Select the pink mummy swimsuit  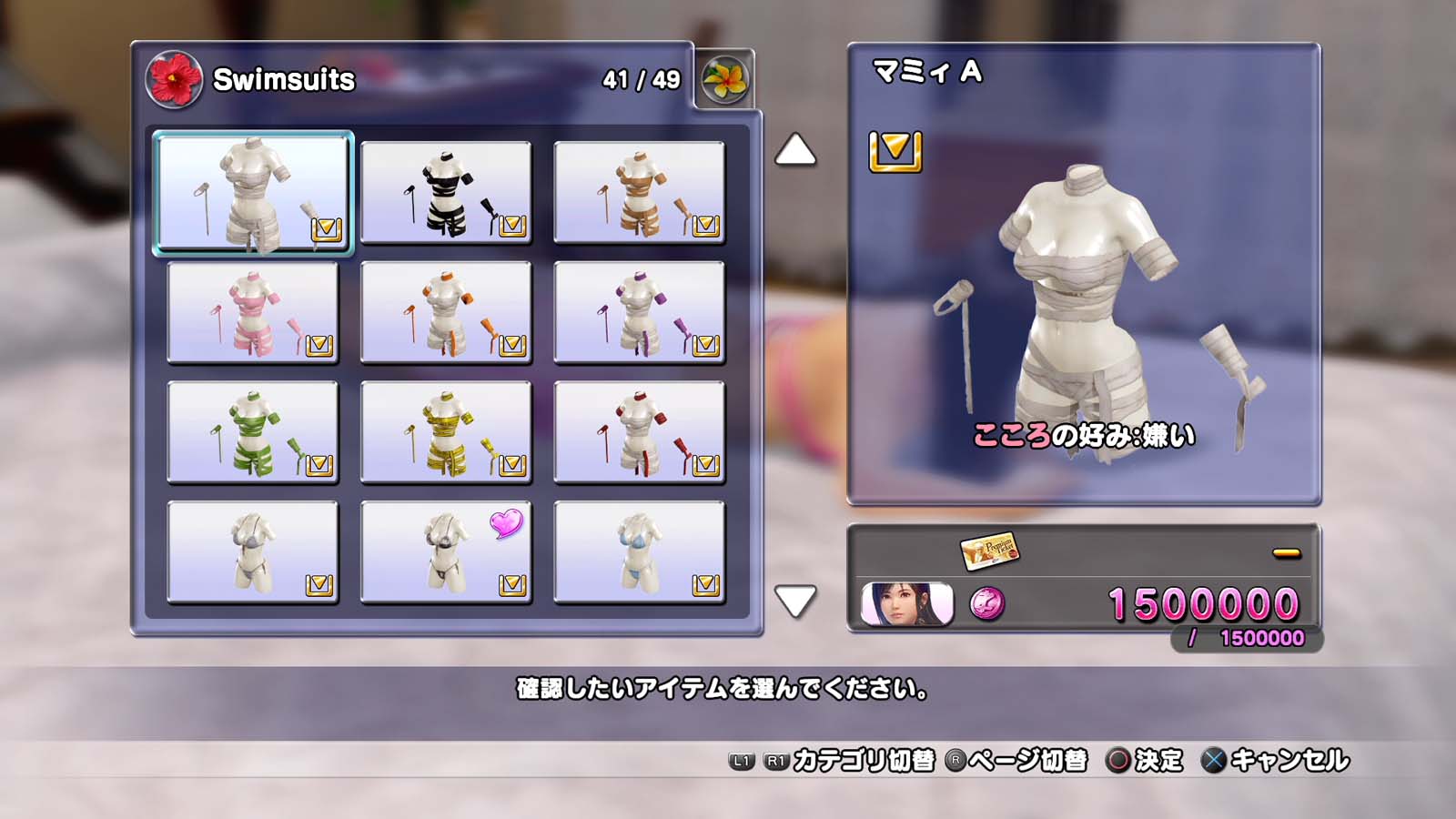[253, 312]
